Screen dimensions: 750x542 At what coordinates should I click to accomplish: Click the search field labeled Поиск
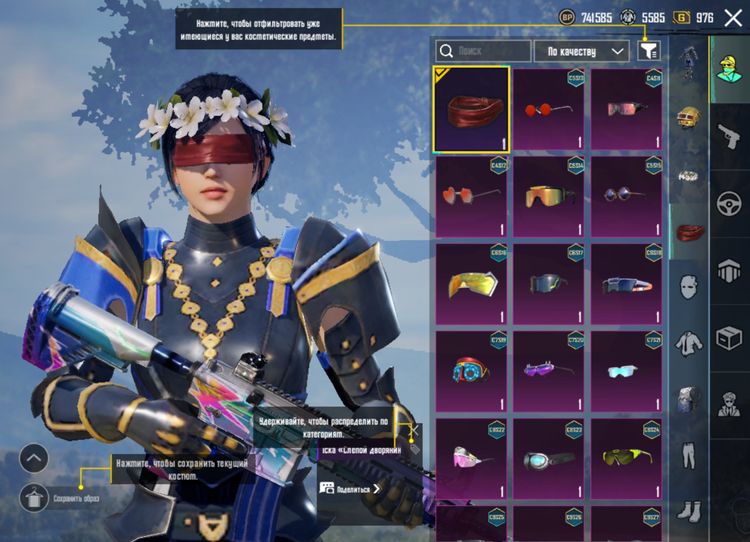[483, 50]
